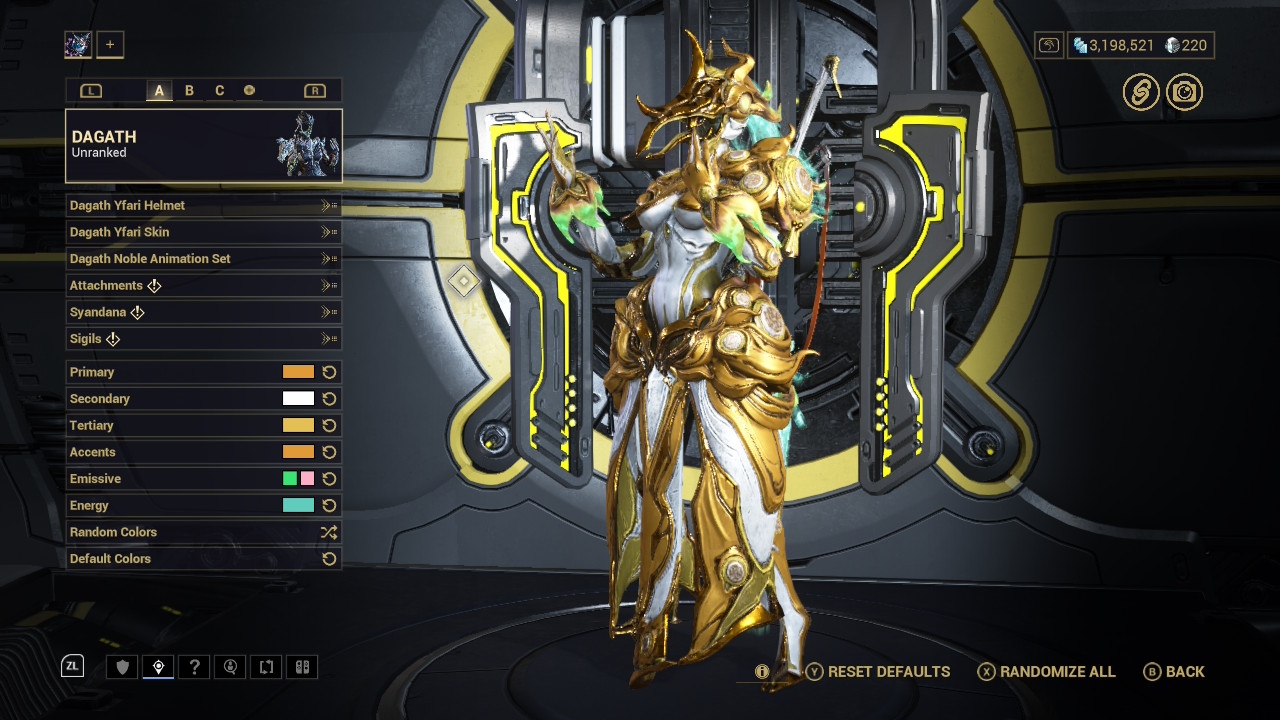Switch to appearance config B

(x=189, y=91)
